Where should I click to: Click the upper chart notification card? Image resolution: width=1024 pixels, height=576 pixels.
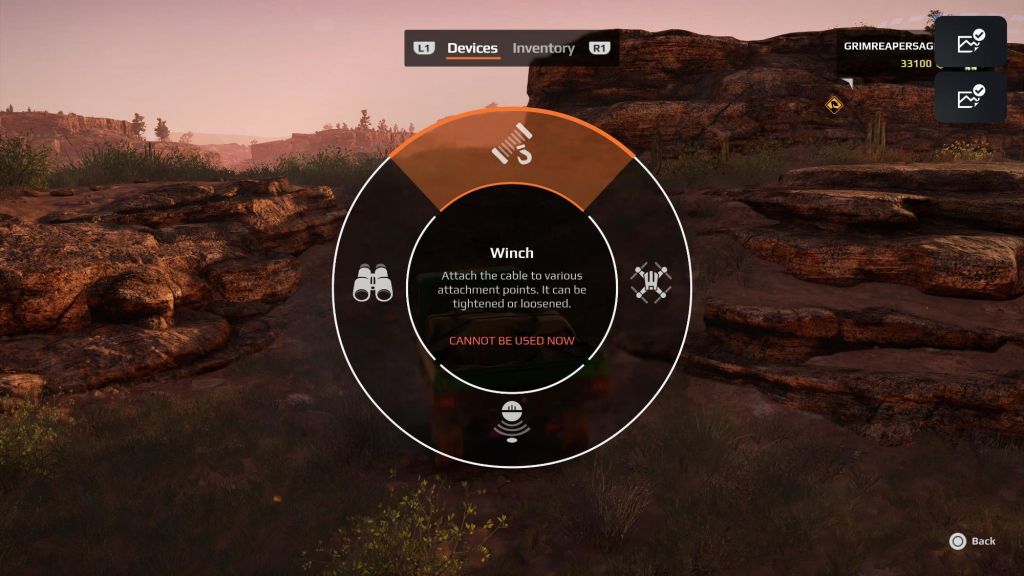[x=970, y=42]
